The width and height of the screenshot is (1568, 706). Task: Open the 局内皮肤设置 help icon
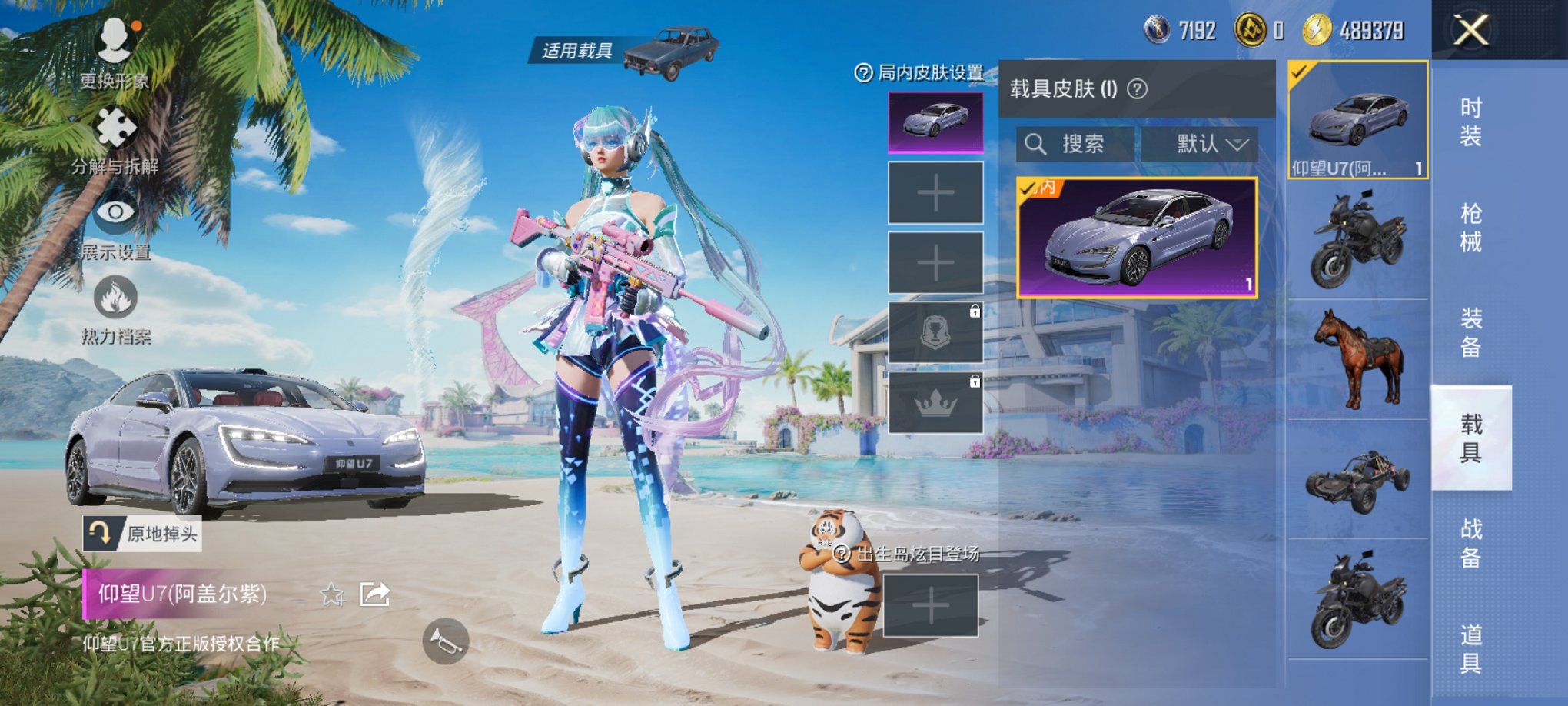pos(865,73)
